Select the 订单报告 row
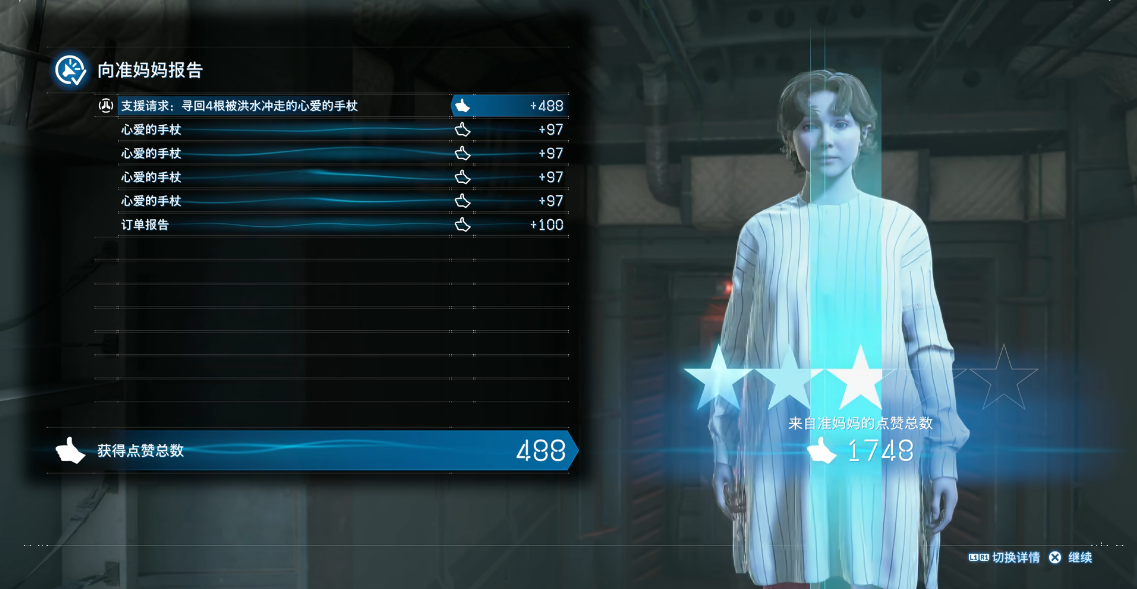This screenshot has width=1137, height=589. coord(332,225)
